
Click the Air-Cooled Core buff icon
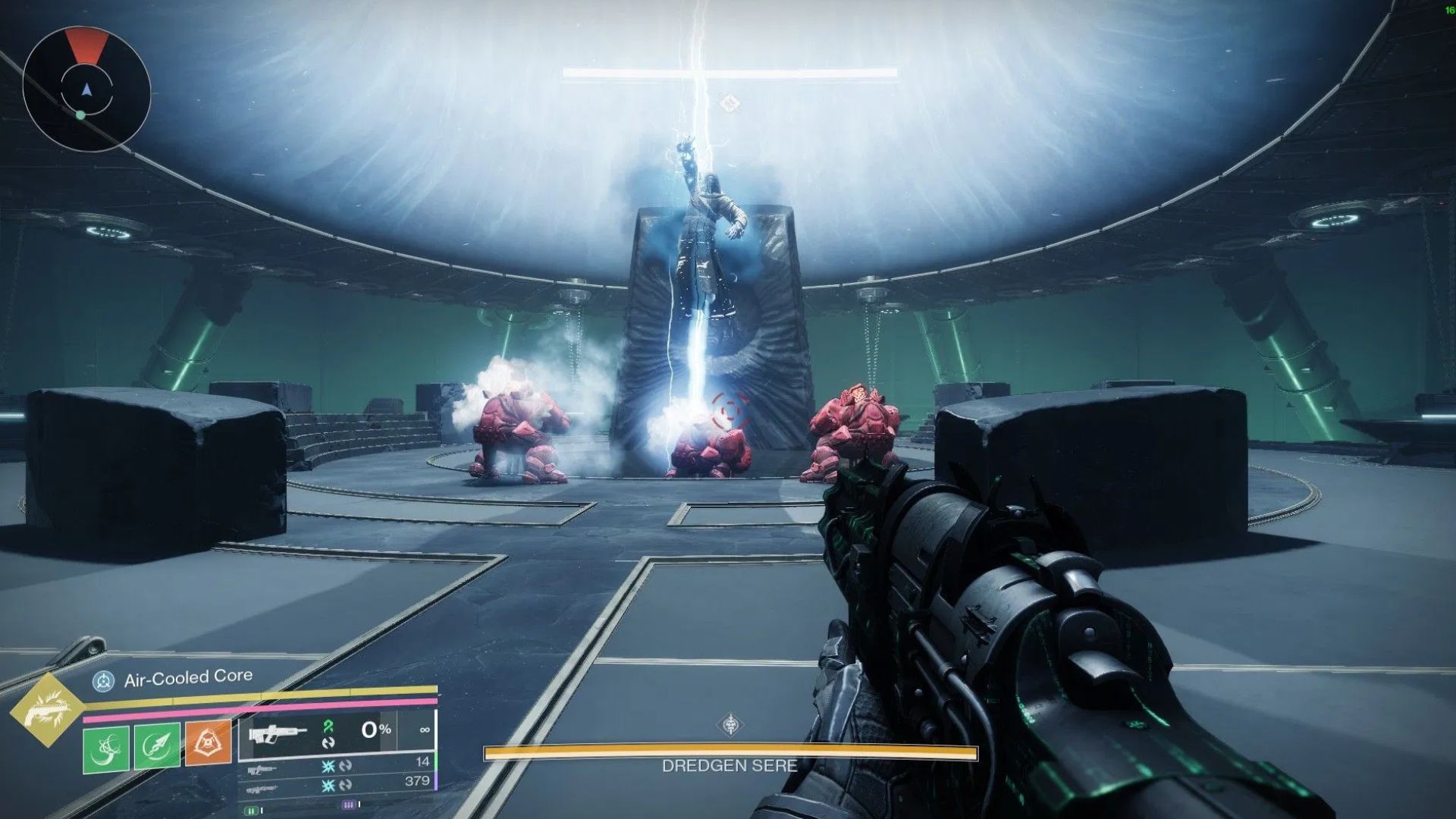(x=104, y=680)
